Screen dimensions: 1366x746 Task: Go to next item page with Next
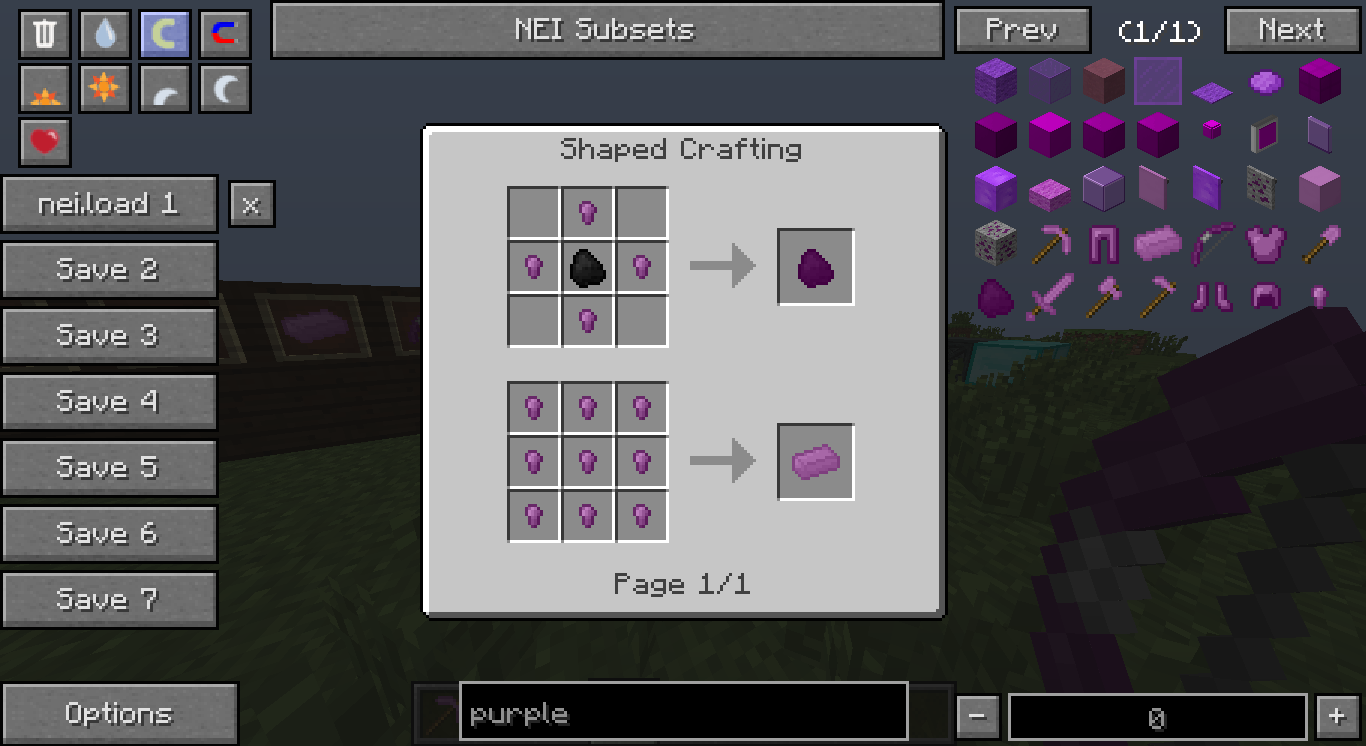pos(1291,30)
